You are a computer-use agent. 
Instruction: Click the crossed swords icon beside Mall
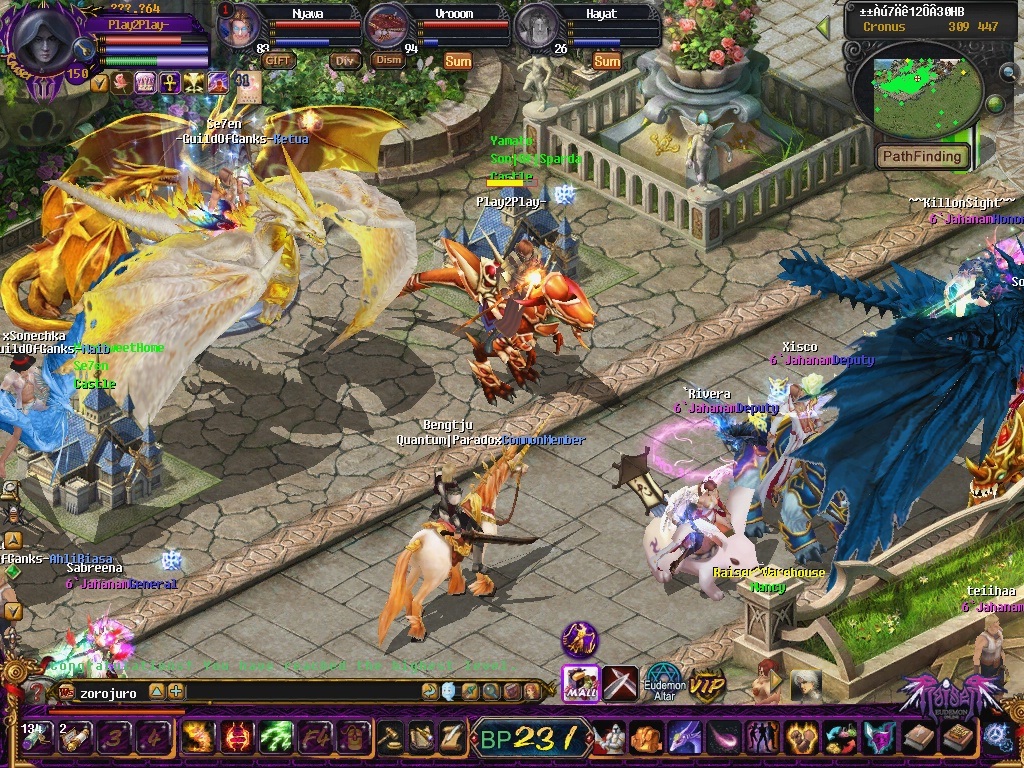click(x=620, y=682)
